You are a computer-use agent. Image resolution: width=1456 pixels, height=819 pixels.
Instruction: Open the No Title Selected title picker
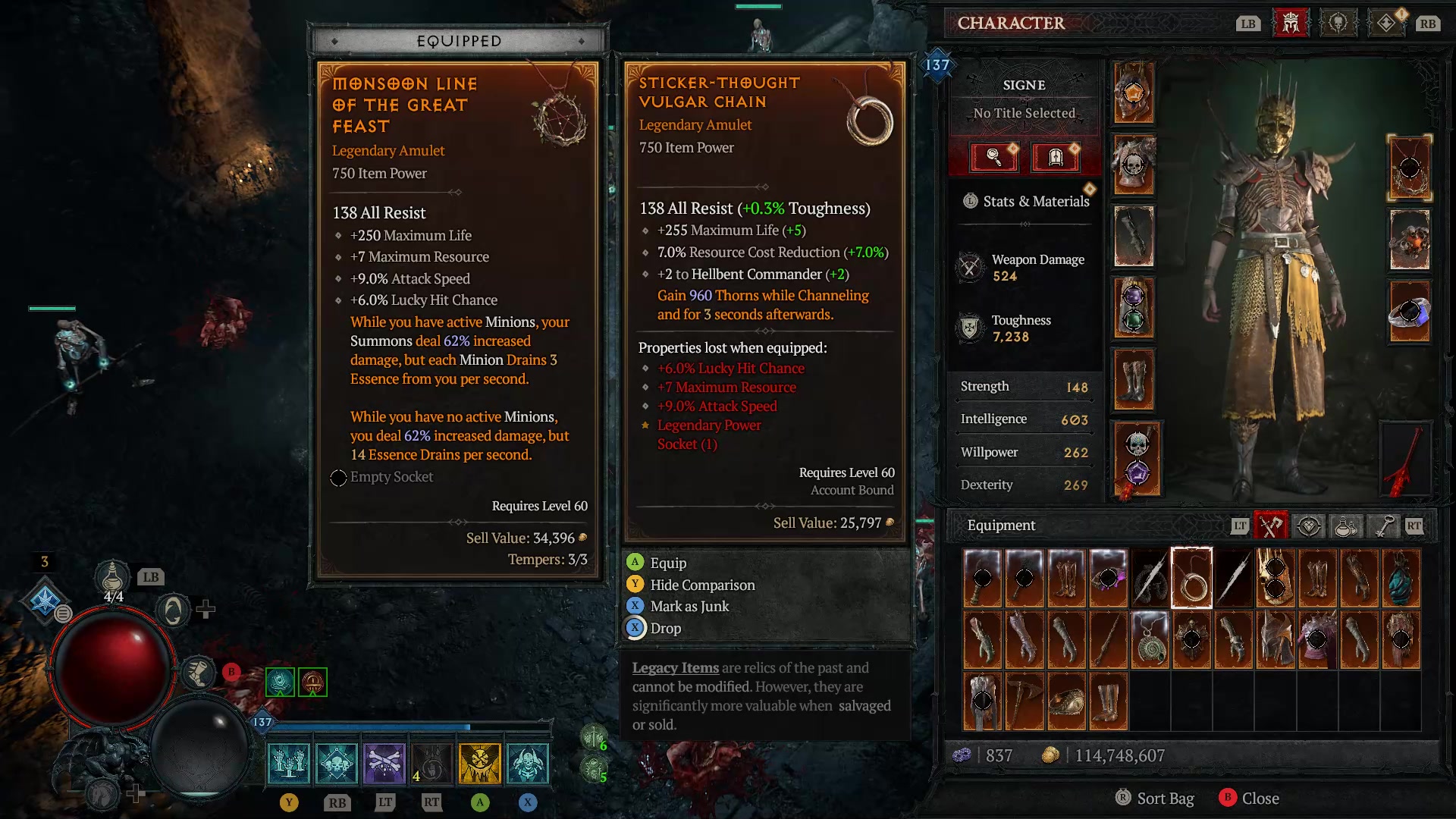1024,112
